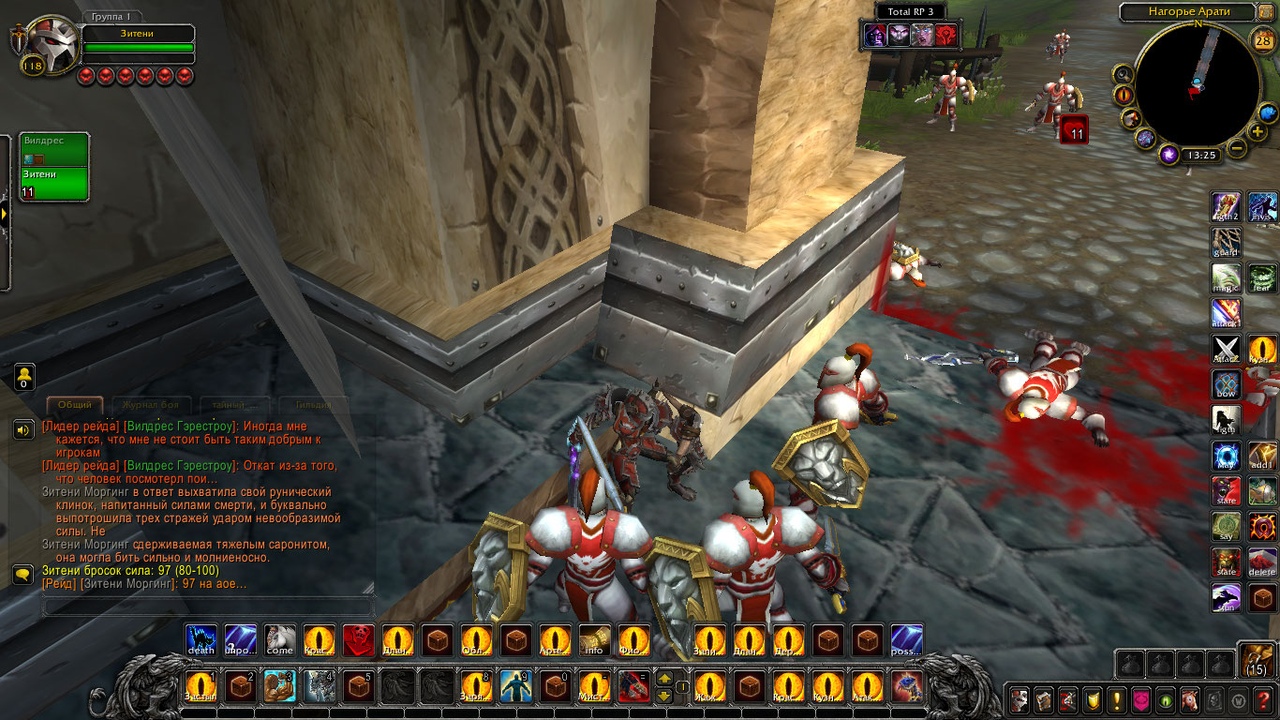This screenshot has width=1280, height=720.
Task: Use the "guard" macro icon
Action: [1226, 243]
